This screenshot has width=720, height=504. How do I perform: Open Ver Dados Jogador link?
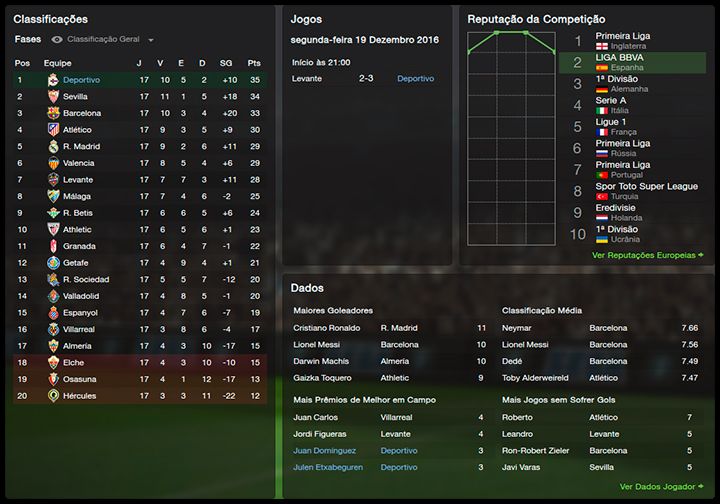click(661, 487)
